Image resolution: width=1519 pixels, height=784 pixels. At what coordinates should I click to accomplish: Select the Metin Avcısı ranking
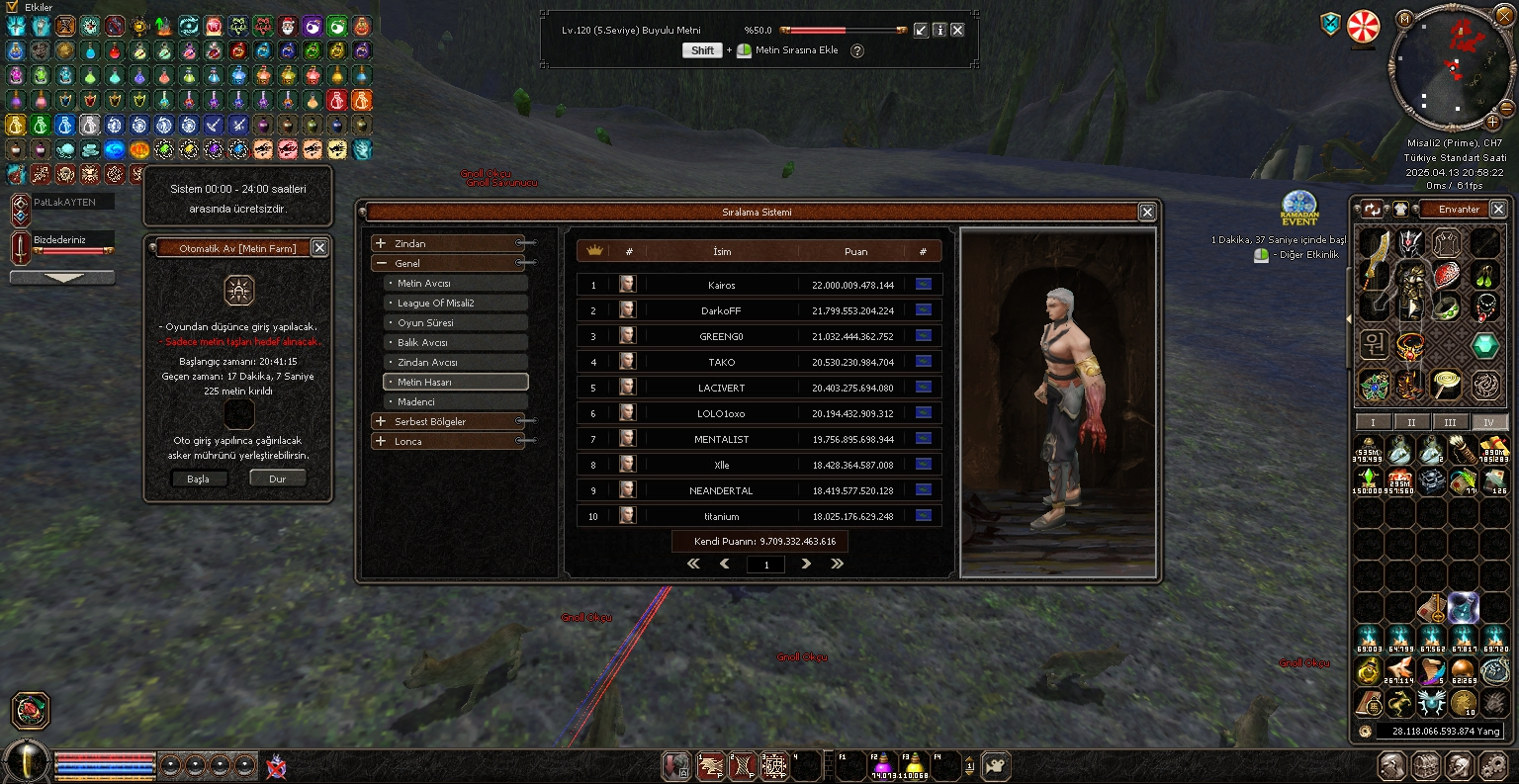(x=456, y=284)
